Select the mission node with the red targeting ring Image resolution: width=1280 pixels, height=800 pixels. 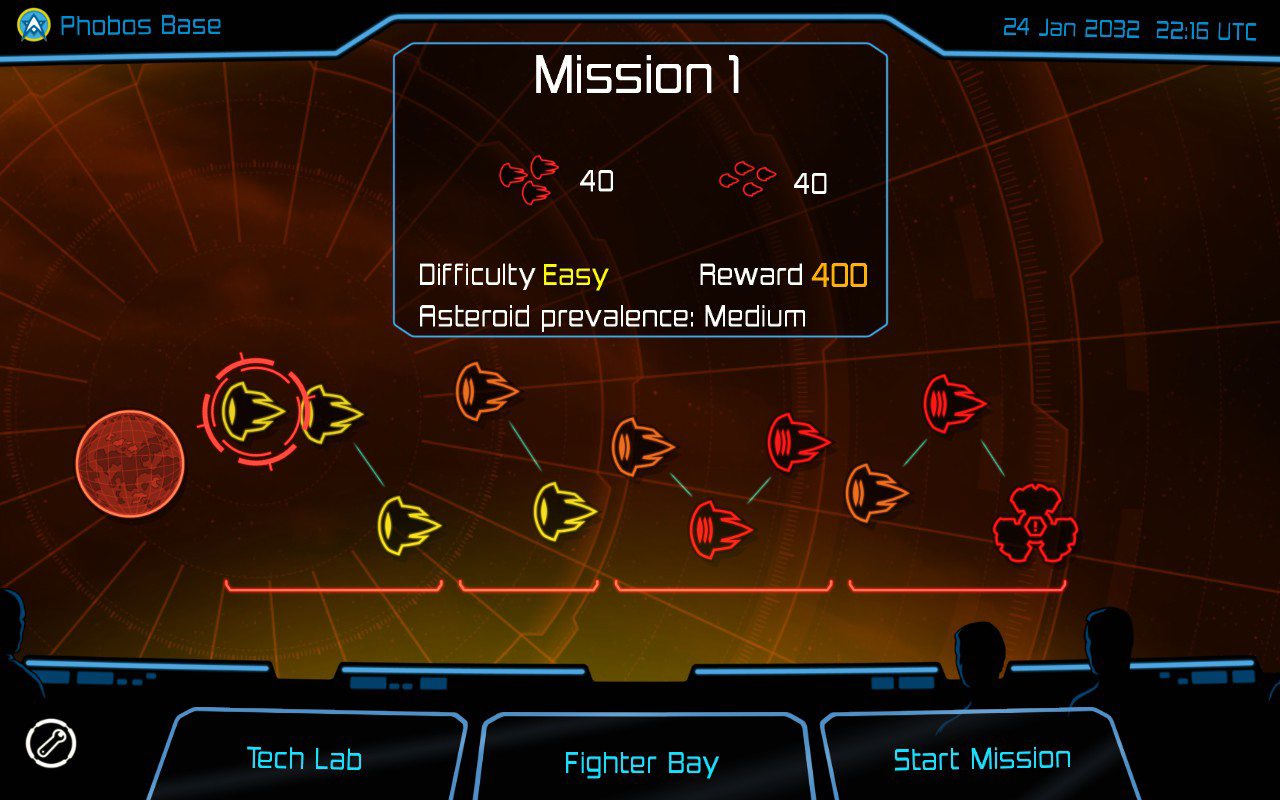251,410
